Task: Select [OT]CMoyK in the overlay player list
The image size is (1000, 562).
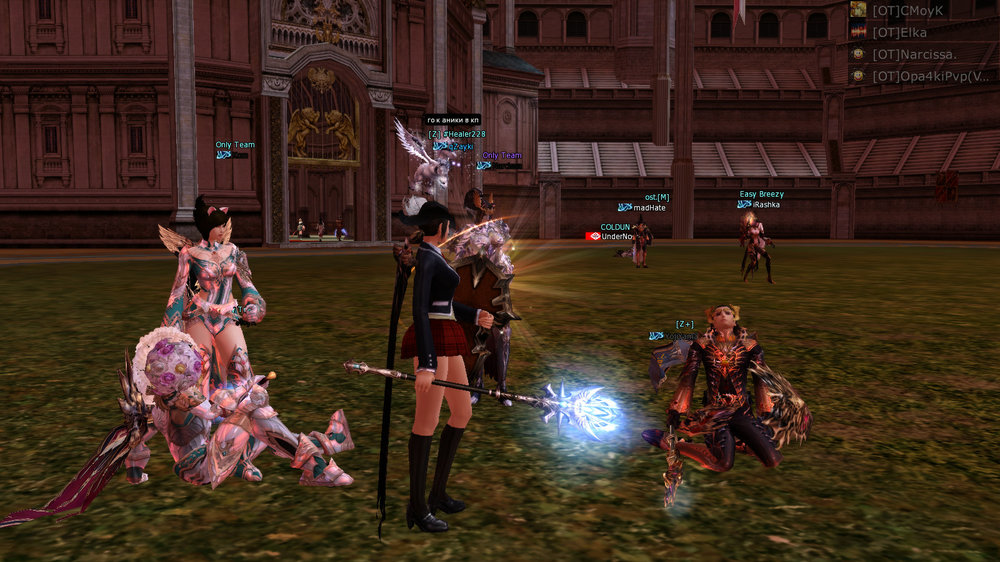Action: coord(908,10)
